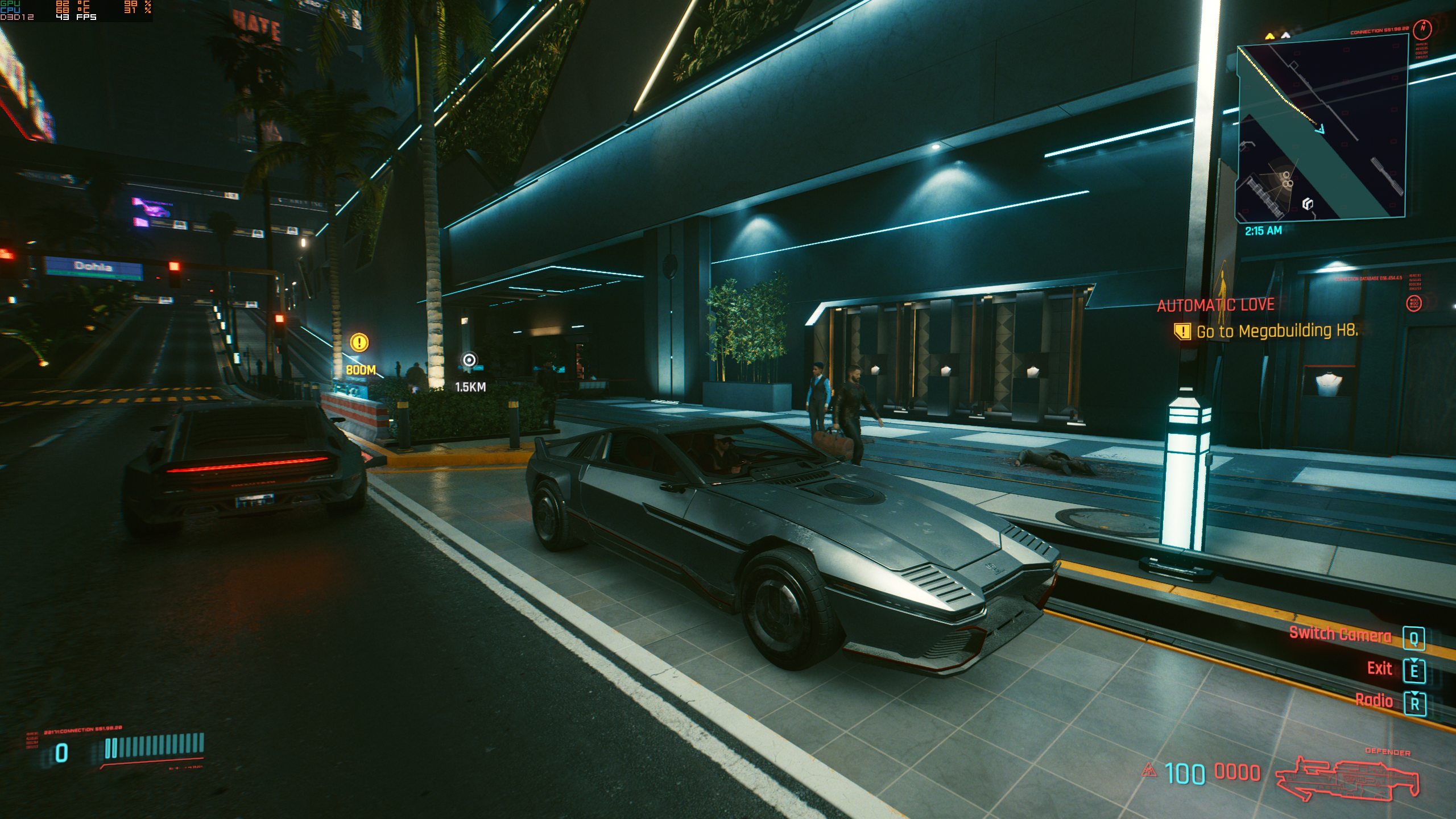Click the yellow quest marker showing 800M
The height and width of the screenshot is (819, 1456).
(x=359, y=342)
